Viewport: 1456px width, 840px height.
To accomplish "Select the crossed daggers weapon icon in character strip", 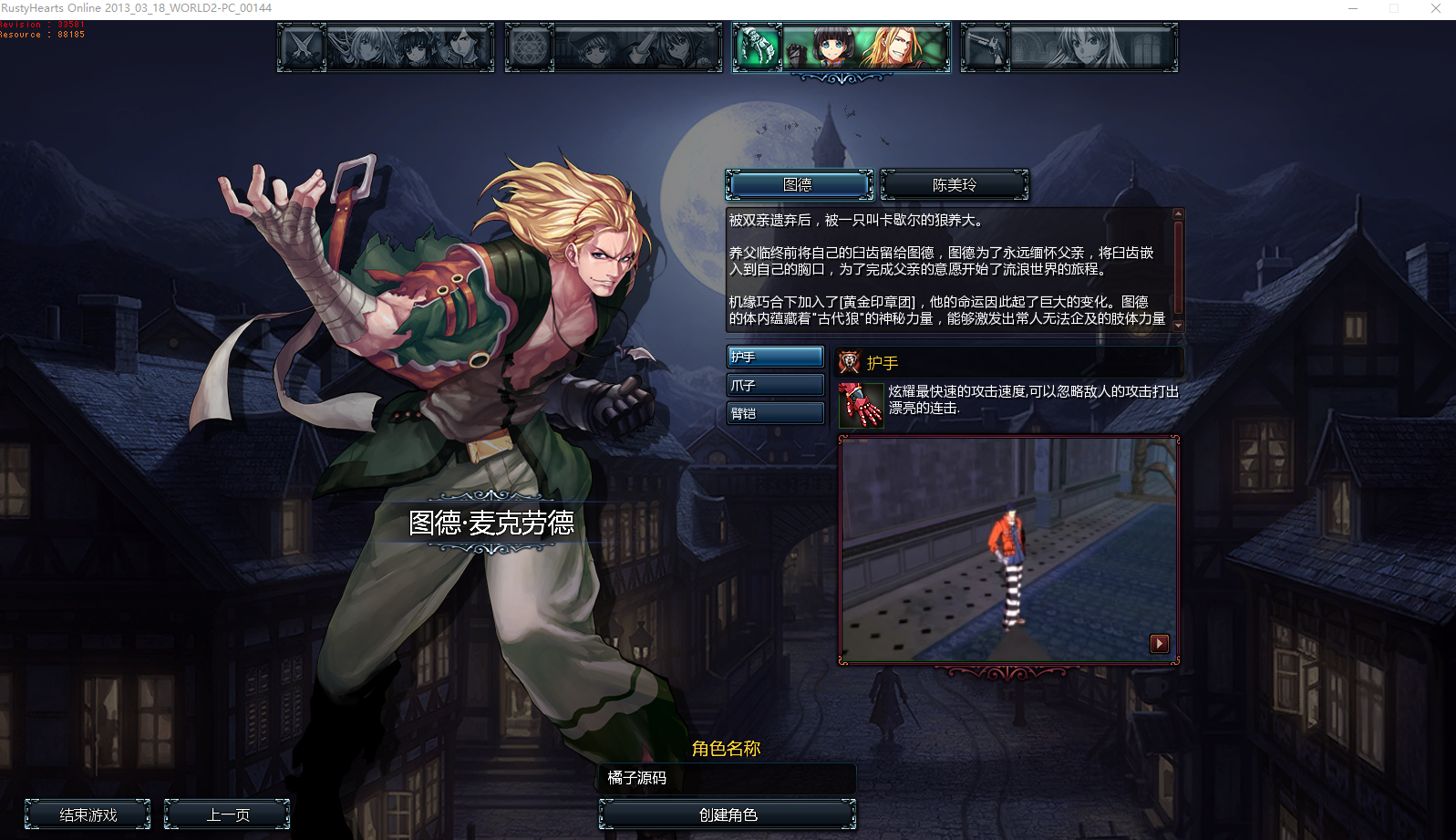I will point(300,47).
